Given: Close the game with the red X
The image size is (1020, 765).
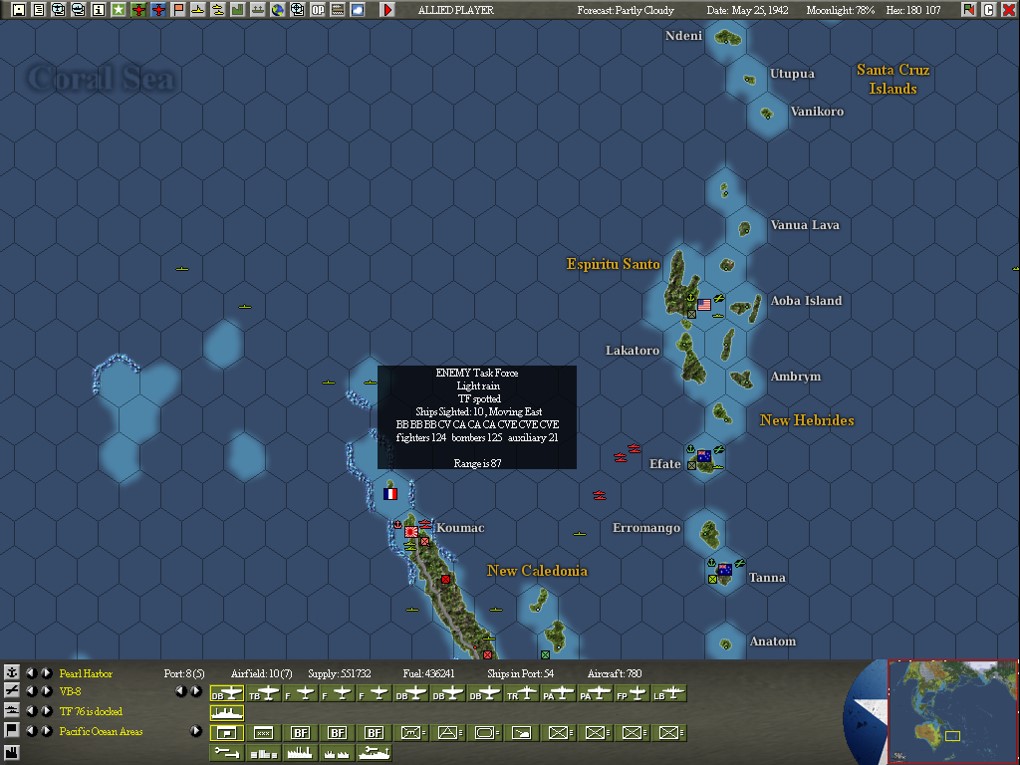Looking at the screenshot, I should [x=1008, y=10].
